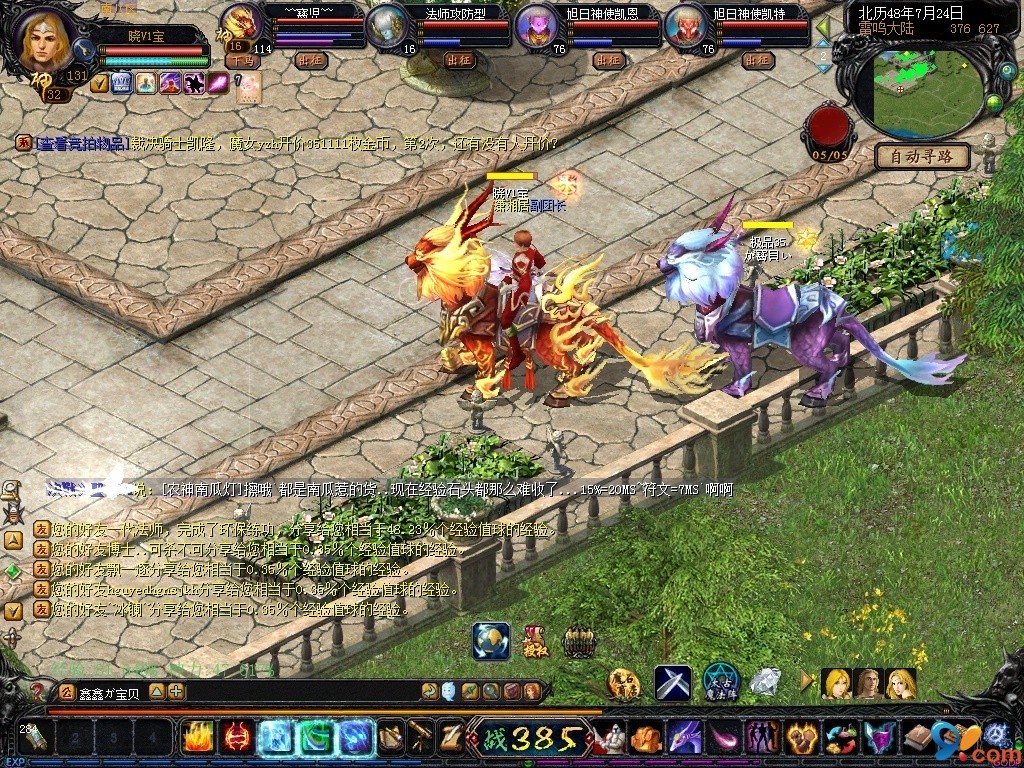Select the telescope item on the hotbar
The image size is (1024, 768).
[421, 738]
